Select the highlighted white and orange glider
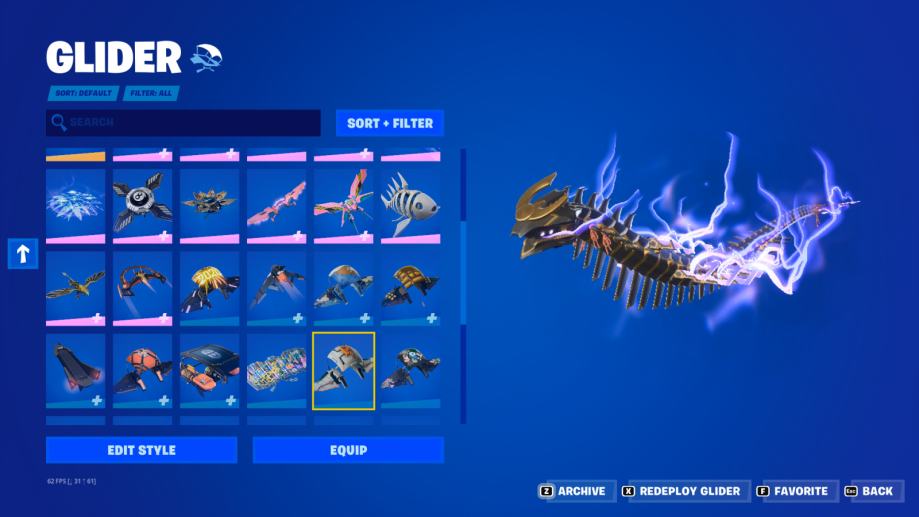 coord(343,370)
